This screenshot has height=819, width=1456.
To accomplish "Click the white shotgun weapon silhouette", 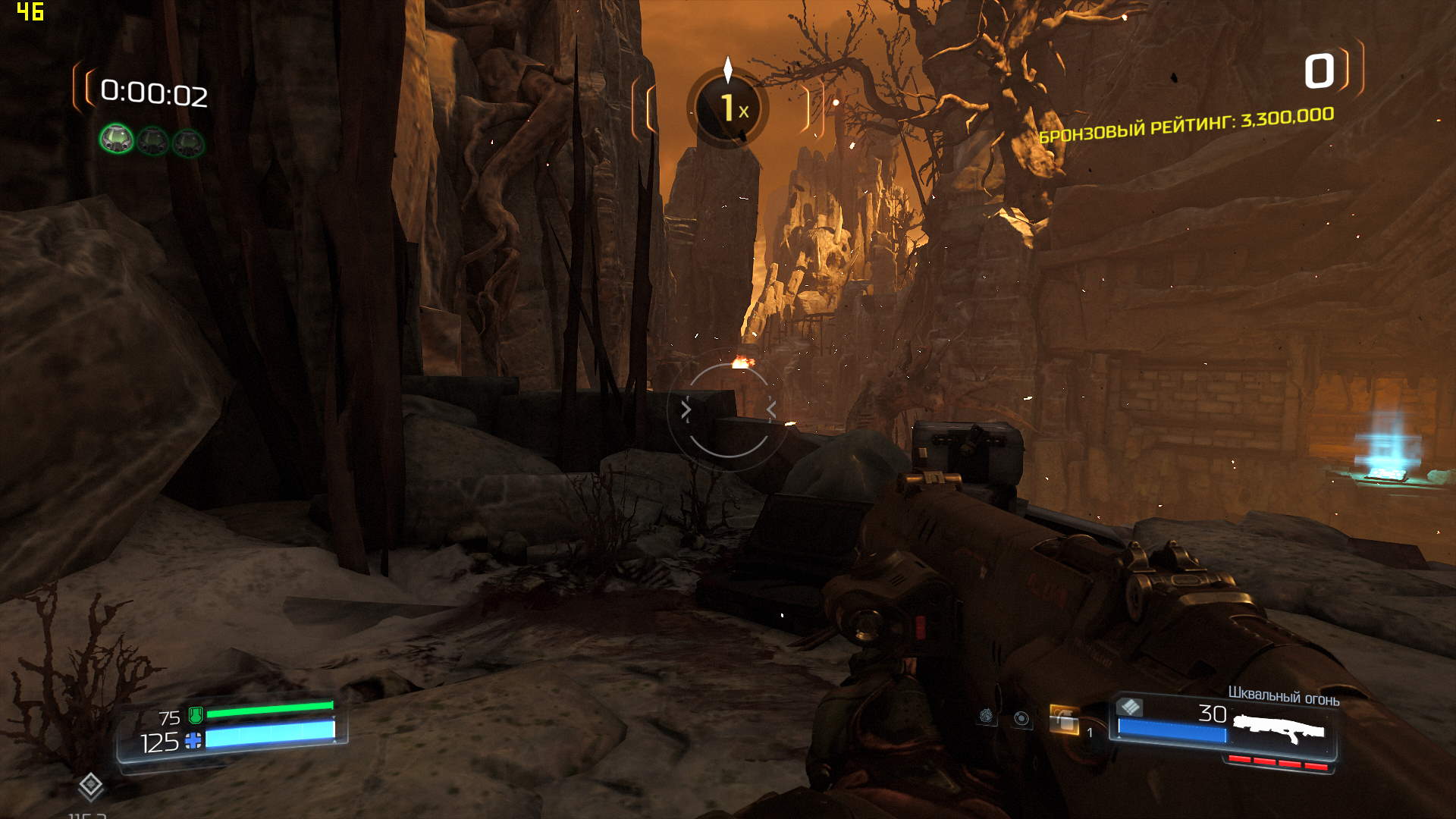I will pos(1279,730).
